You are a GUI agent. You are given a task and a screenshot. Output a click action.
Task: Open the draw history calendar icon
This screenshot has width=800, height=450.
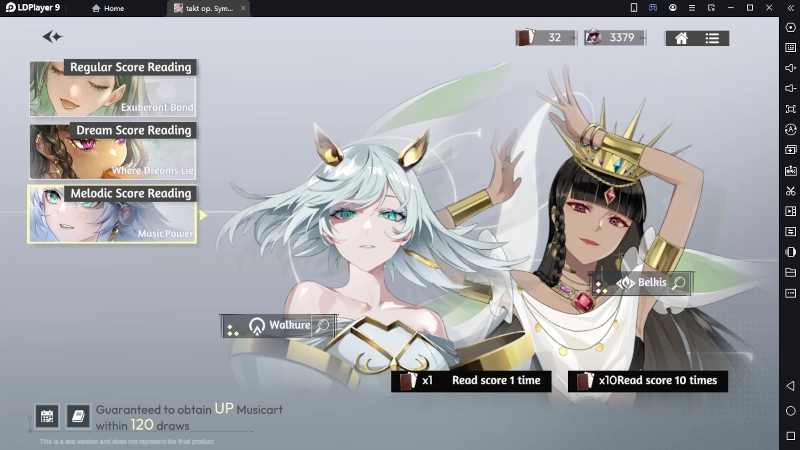(x=46, y=415)
